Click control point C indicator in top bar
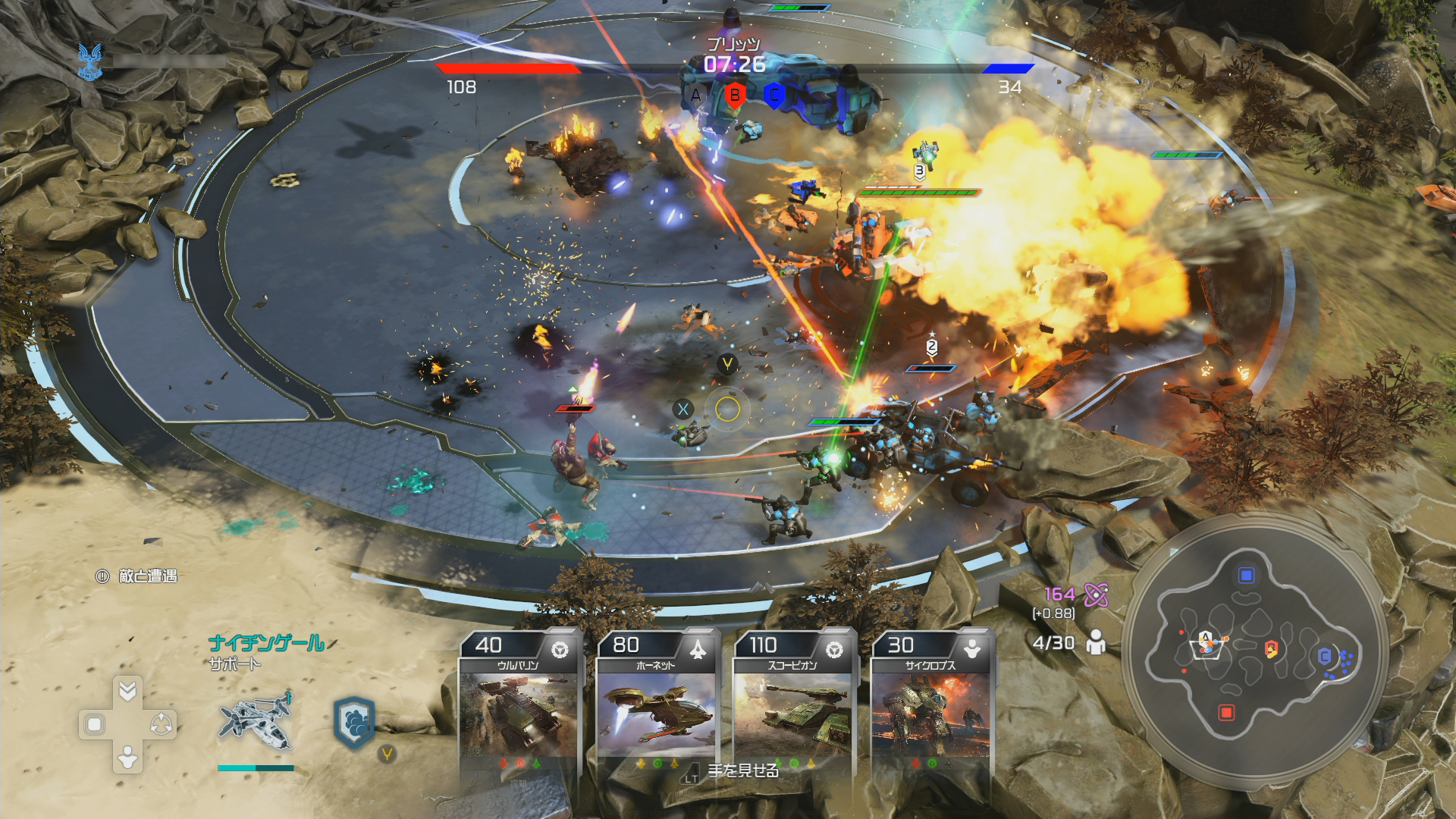 point(773,96)
